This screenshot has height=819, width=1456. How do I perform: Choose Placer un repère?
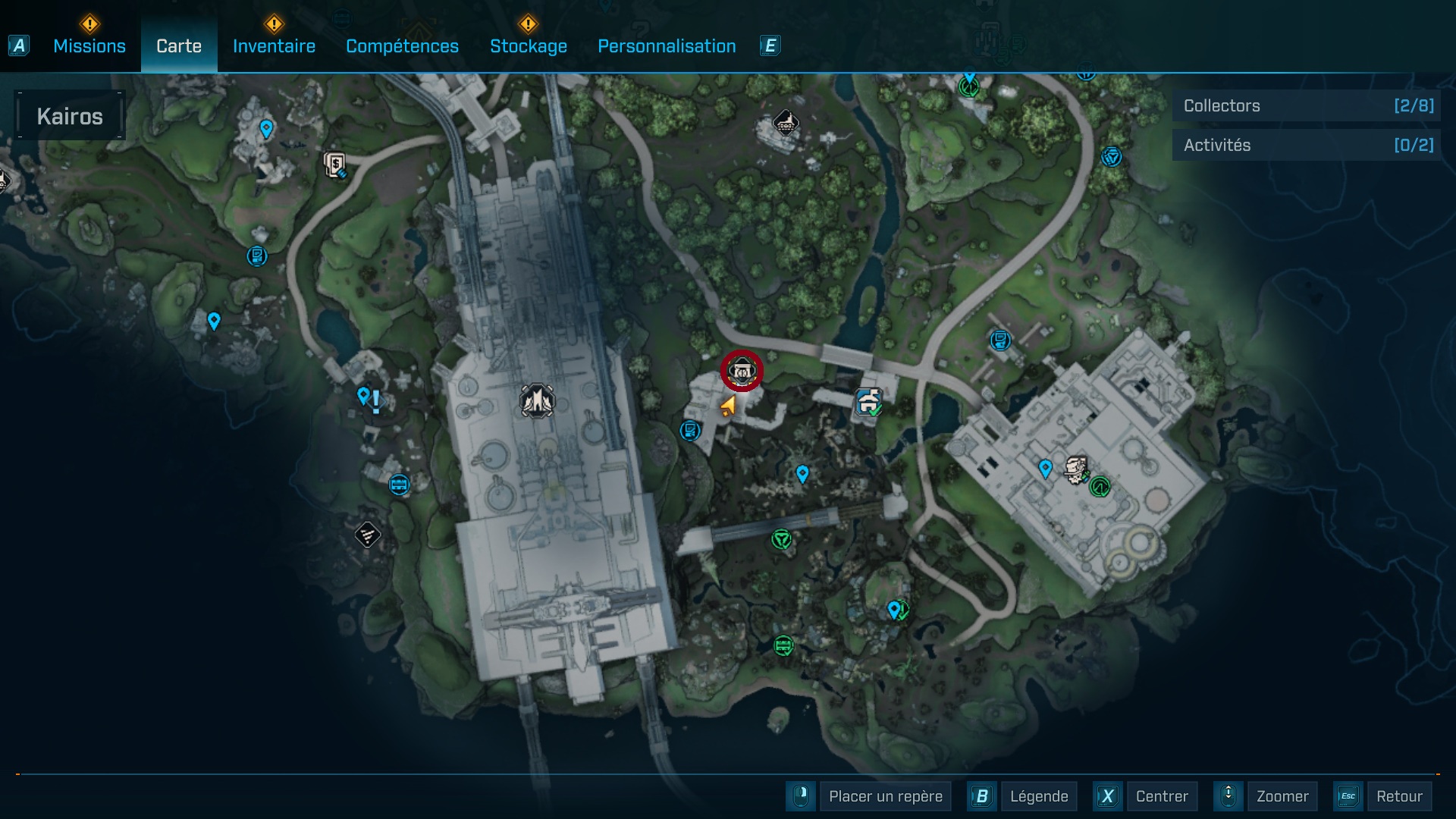(885, 796)
